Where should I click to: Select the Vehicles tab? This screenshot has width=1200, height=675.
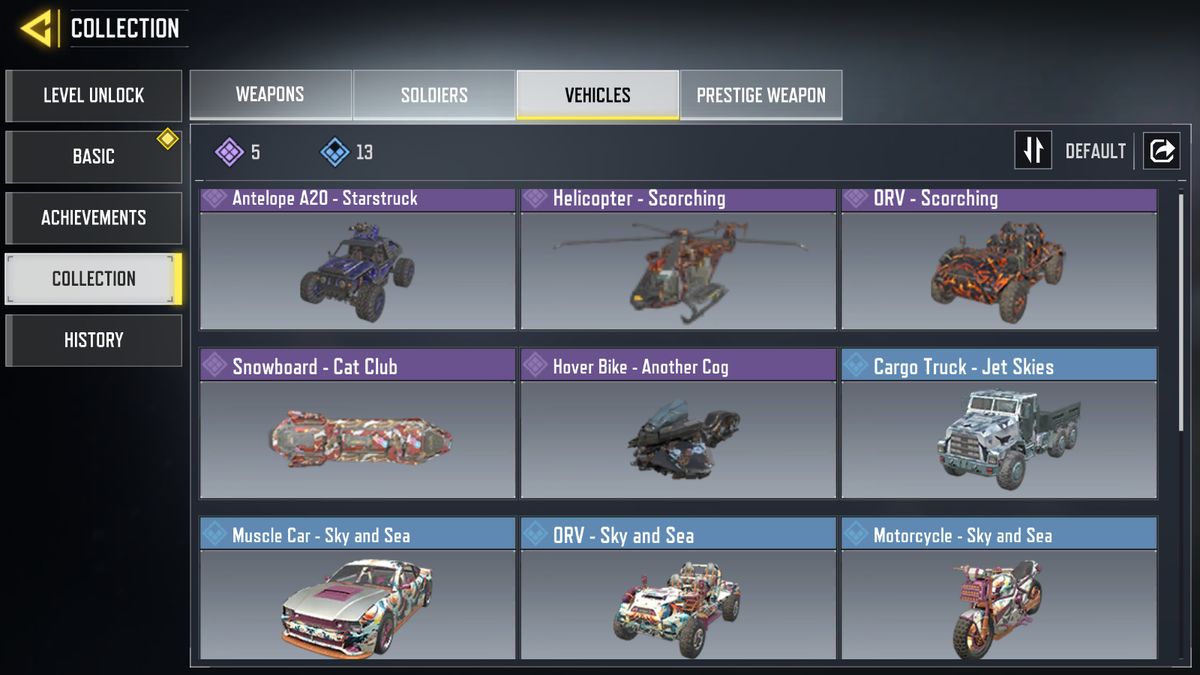(597, 95)
